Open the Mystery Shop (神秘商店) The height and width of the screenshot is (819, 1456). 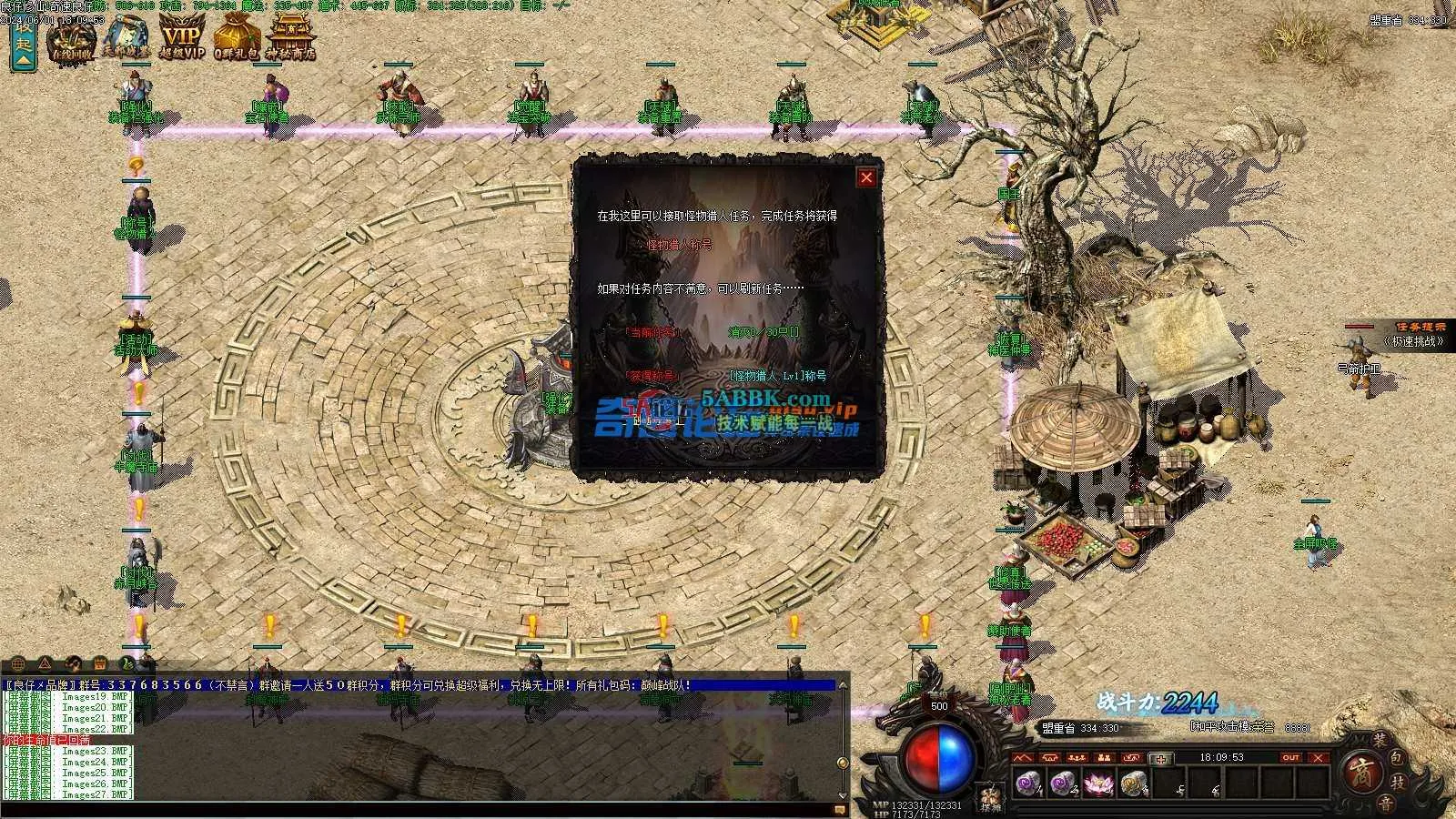(x=290, y=38)
